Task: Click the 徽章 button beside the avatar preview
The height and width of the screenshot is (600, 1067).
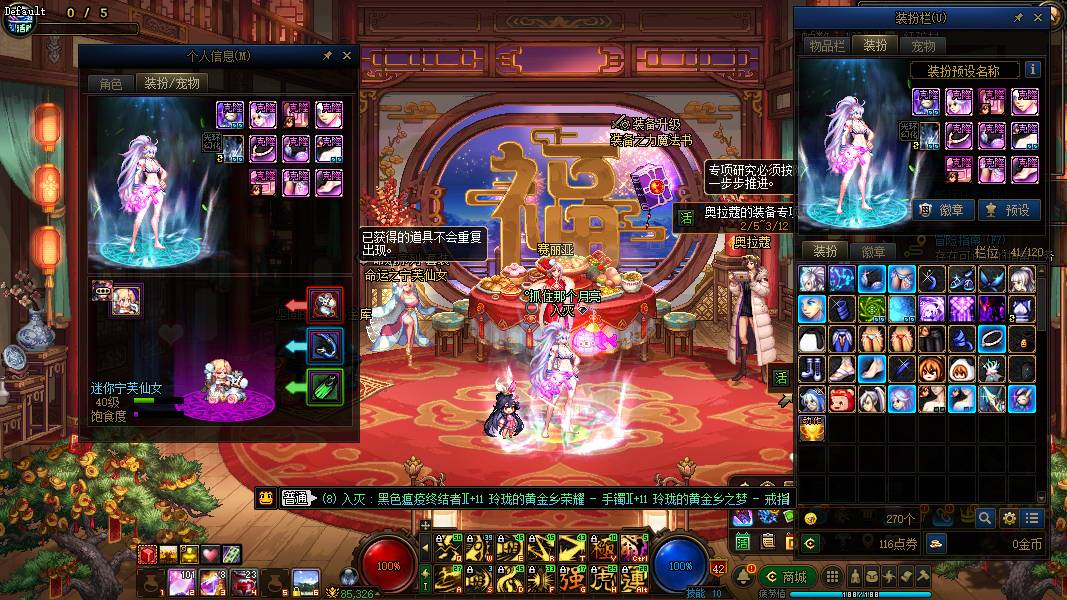Action: pyautogui.click(x=940, y=210)
